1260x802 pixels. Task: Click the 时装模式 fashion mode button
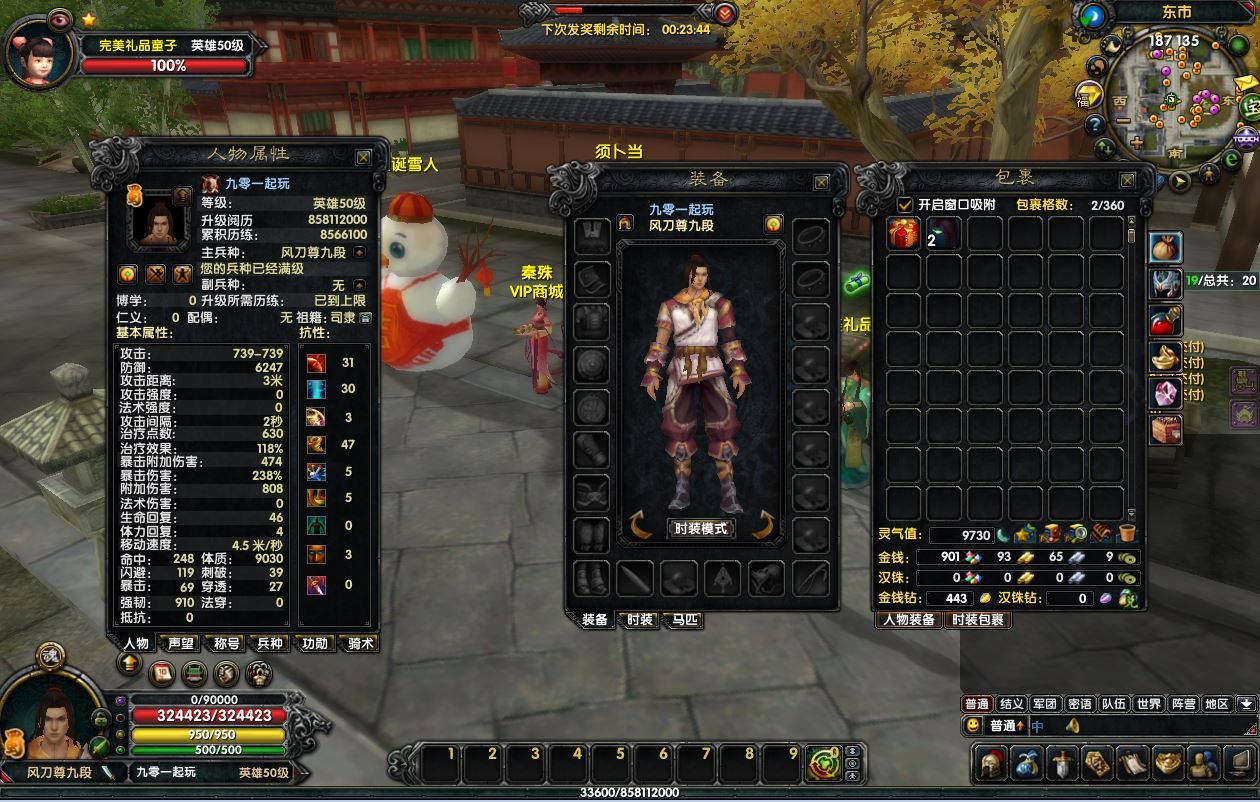point(700,529)
